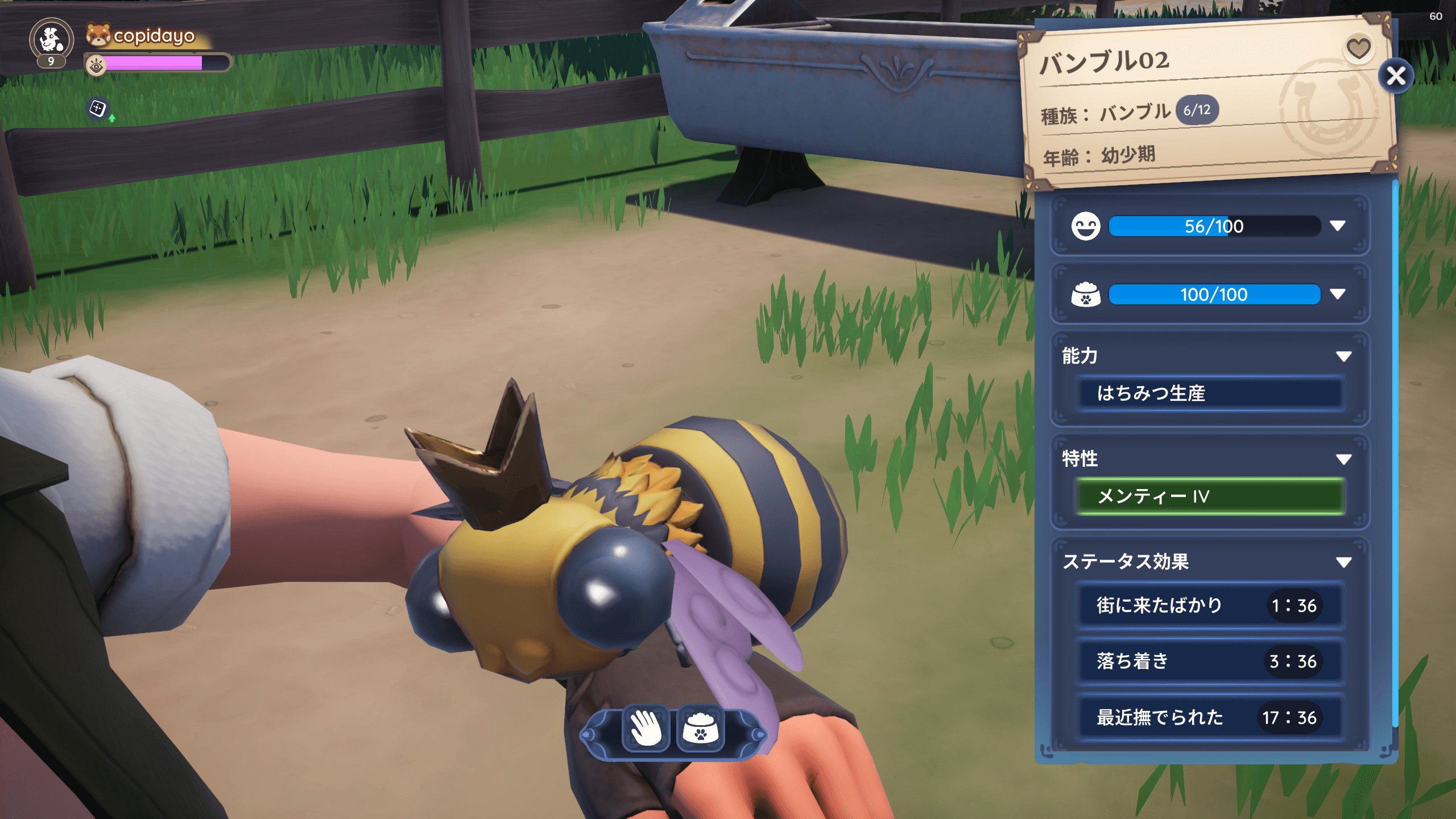The width and height of the screenshot is (1456, 819).
Task: Collapse the hunger 100/100 section arrow
Action: pyautogui.click(x=1338, y=294)
